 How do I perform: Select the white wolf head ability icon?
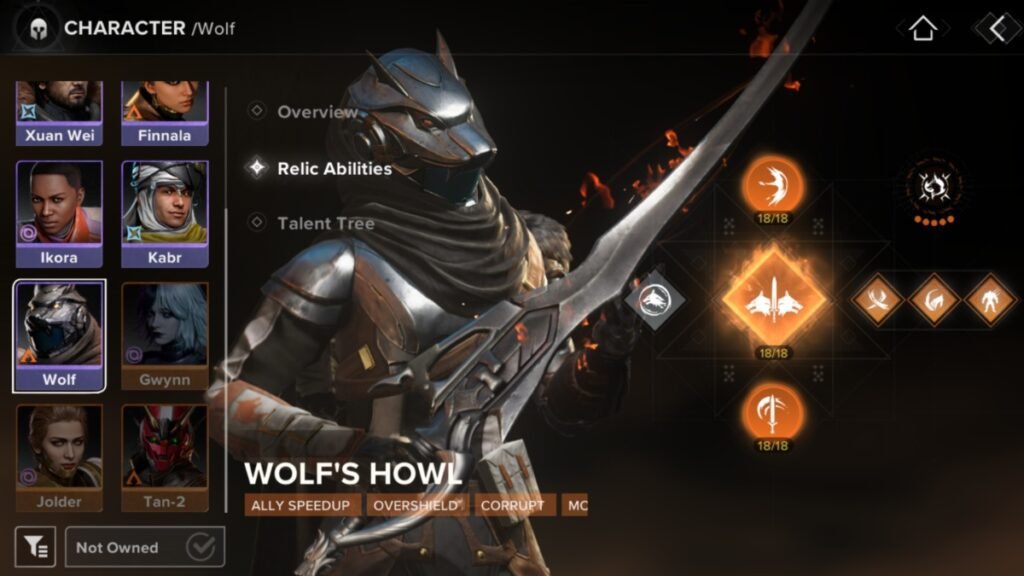point(654,298)
